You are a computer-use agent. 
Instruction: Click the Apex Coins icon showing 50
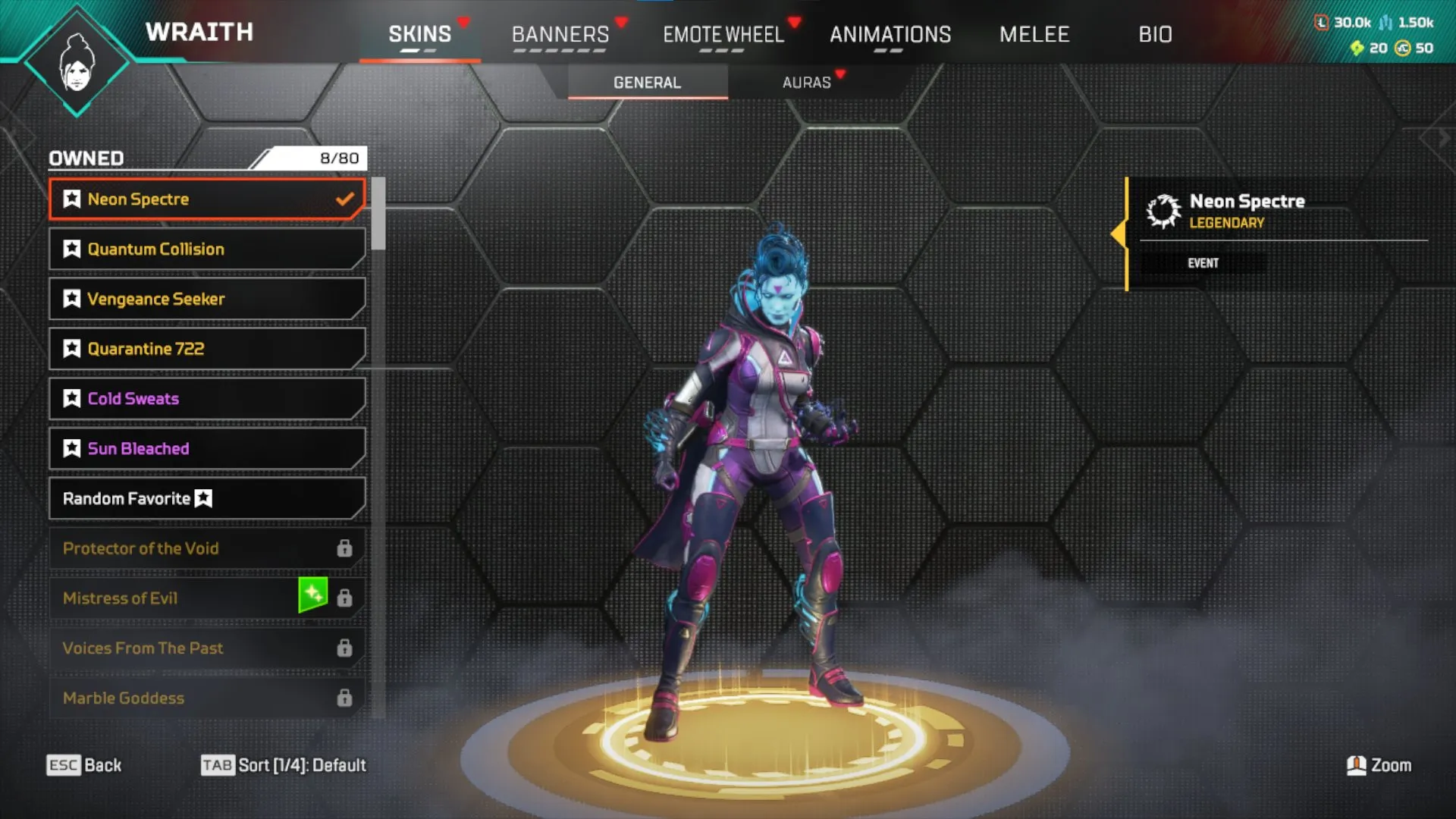pyautogui.click(x=1401, y=49)
